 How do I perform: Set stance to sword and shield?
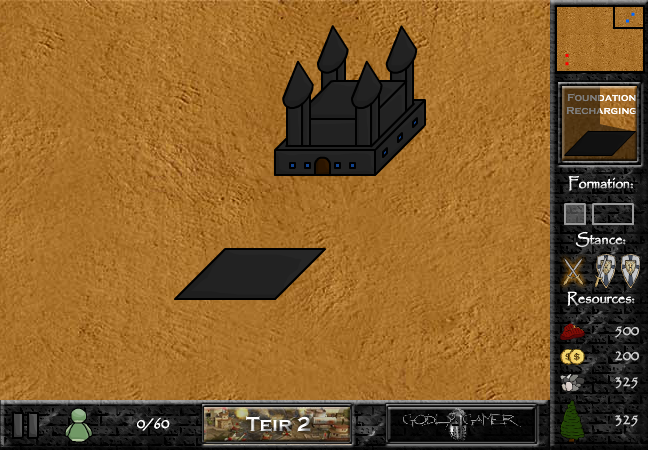pos(606,271)
